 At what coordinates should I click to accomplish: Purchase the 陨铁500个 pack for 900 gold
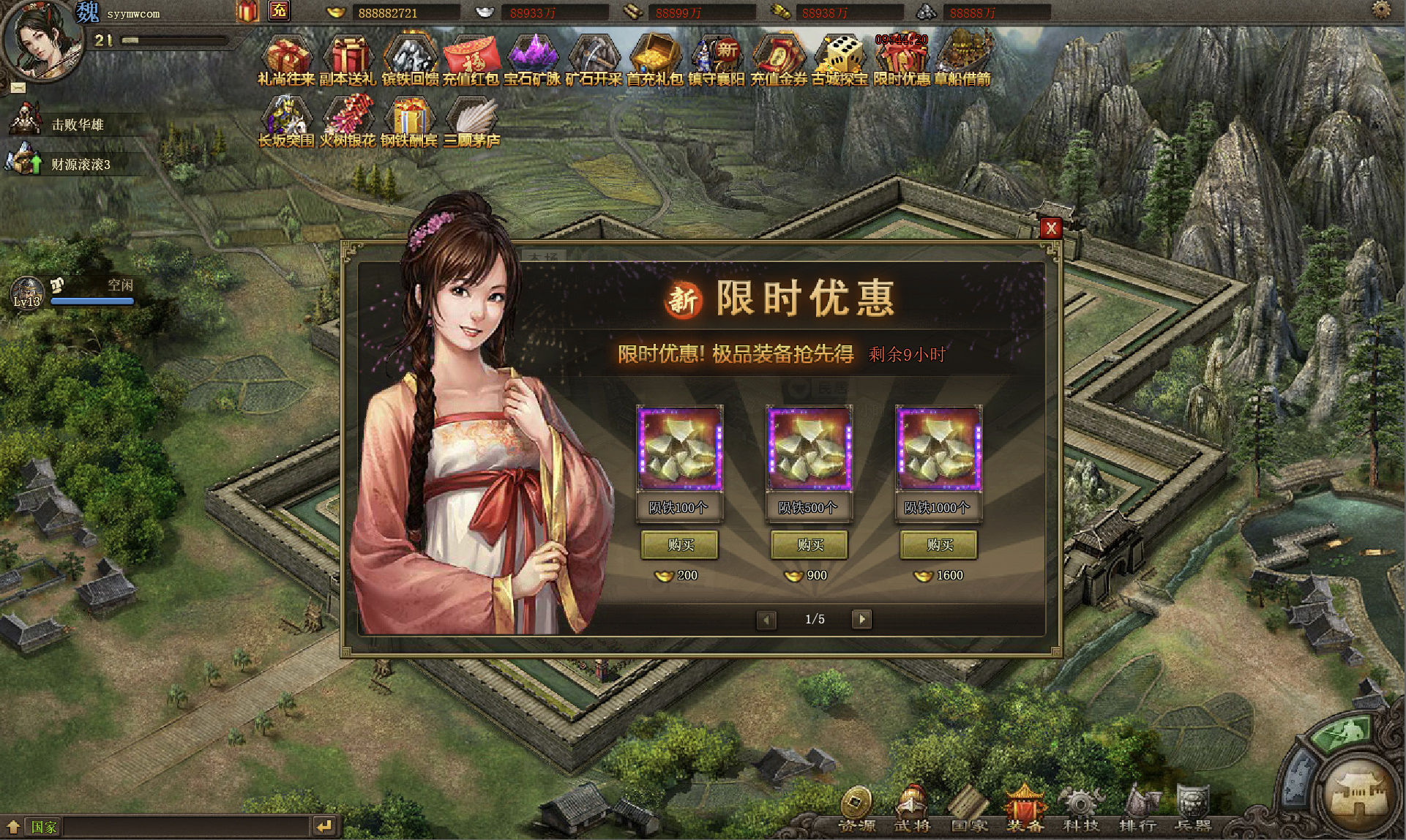pyautogui.click(x=809, y=544)
